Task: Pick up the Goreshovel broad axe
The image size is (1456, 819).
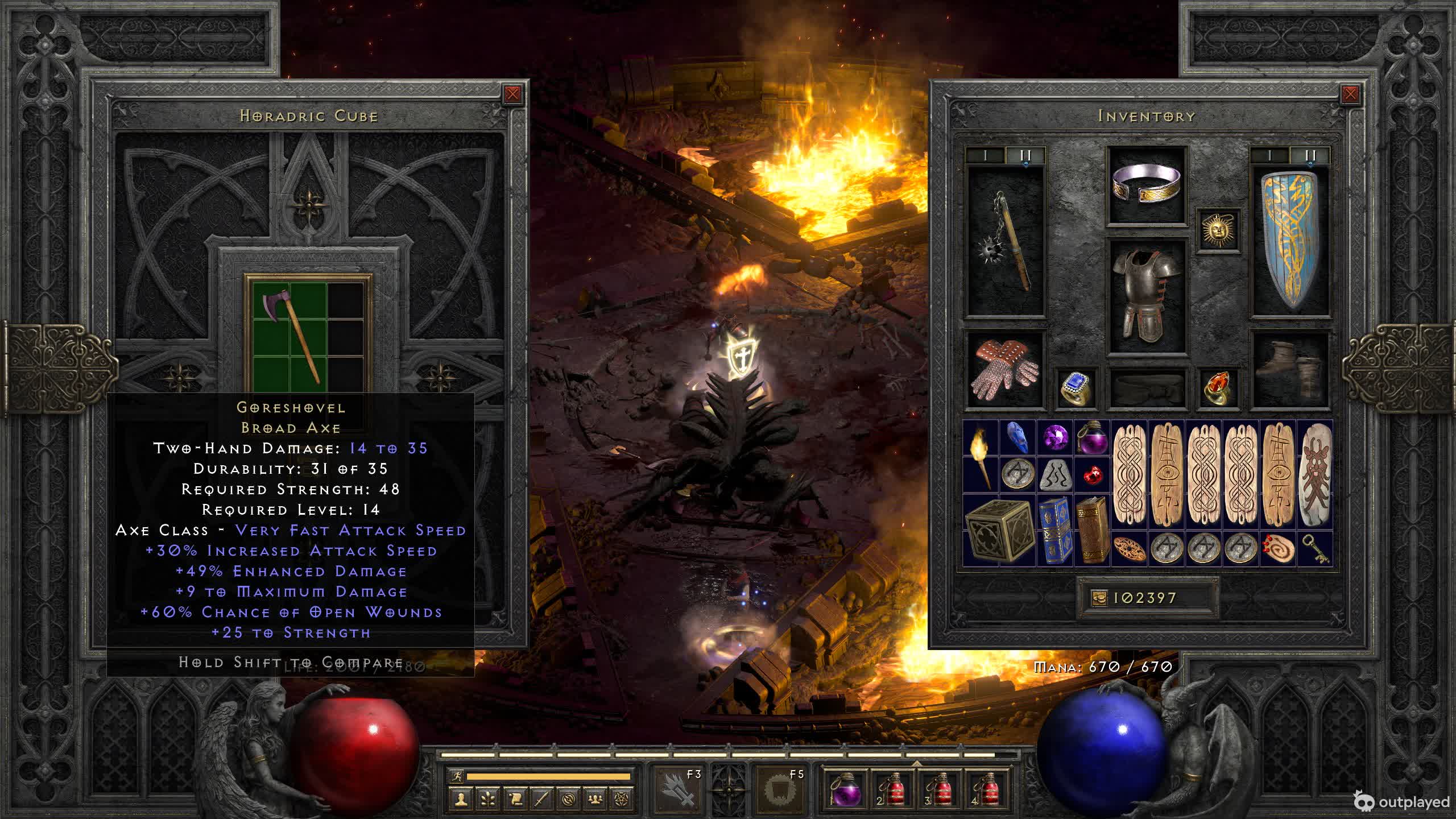Action: click(x=290, y=336)
